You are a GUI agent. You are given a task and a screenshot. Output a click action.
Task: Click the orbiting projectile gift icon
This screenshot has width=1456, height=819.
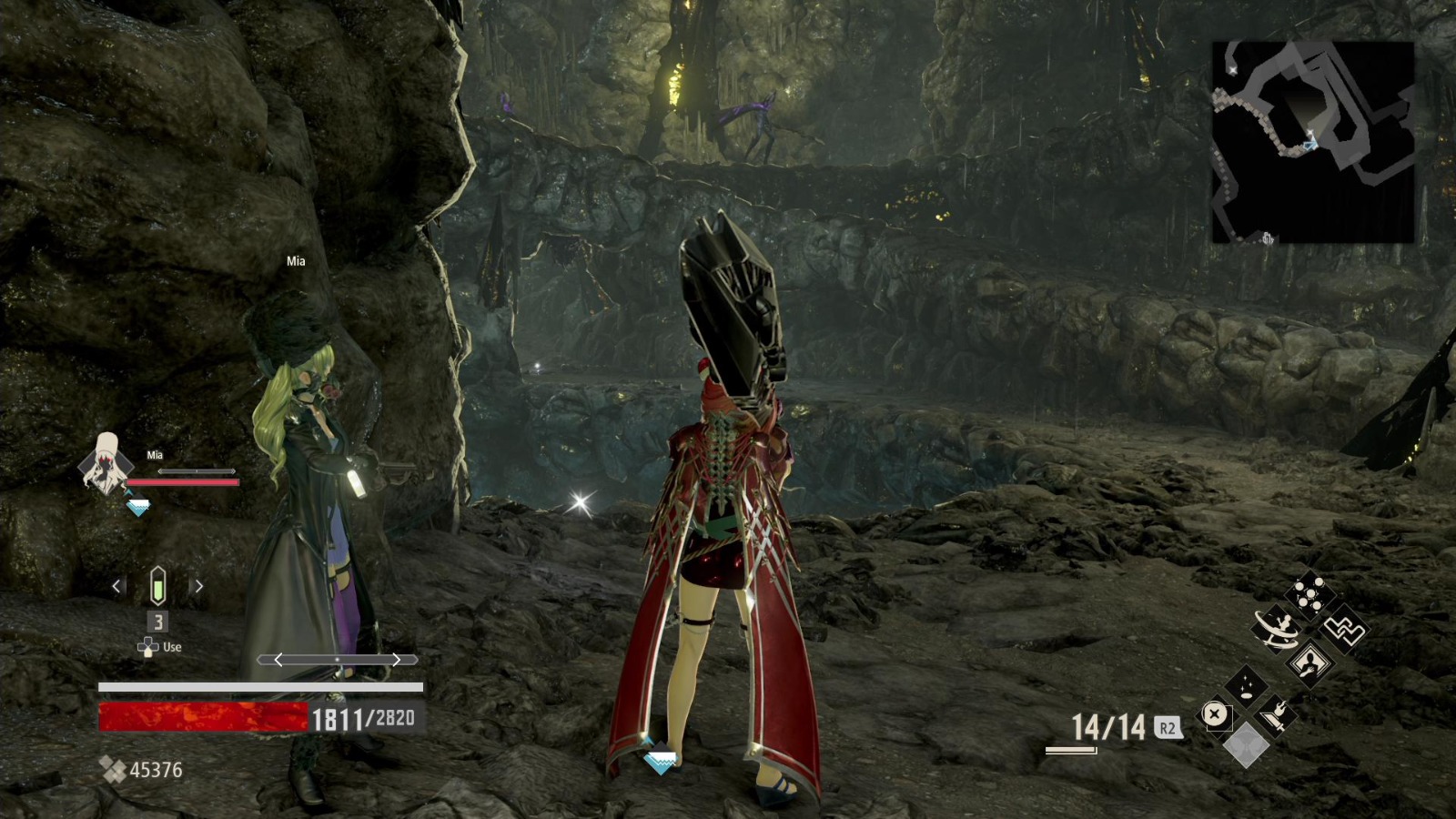point(1276,630)
